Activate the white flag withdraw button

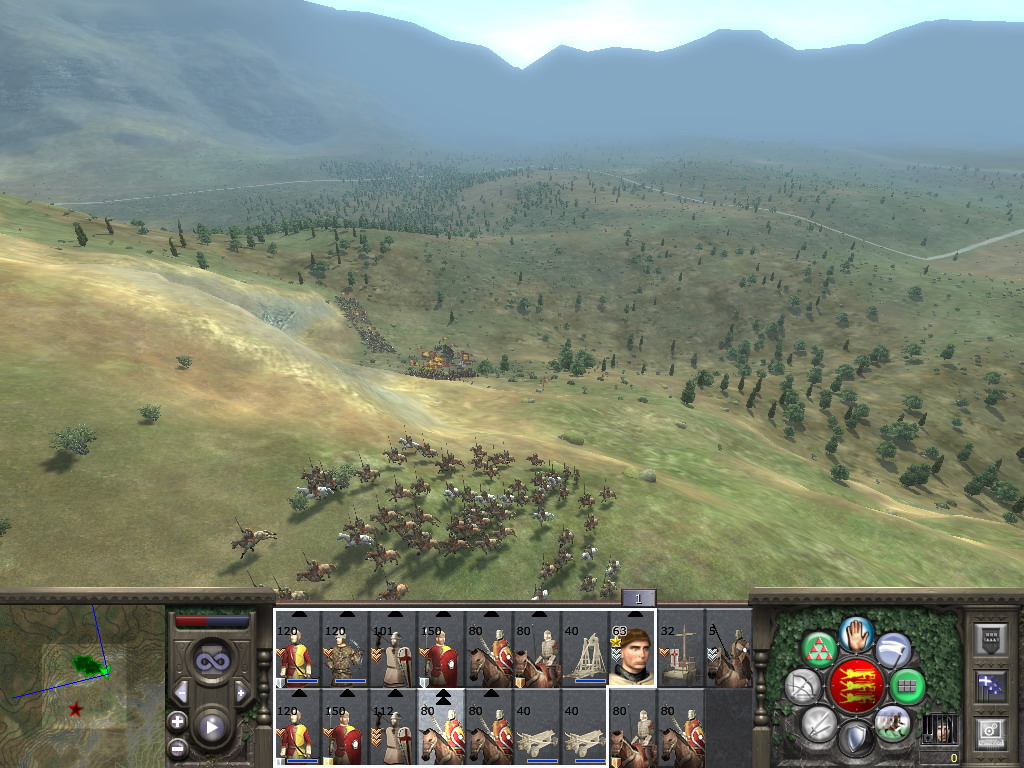893,650
